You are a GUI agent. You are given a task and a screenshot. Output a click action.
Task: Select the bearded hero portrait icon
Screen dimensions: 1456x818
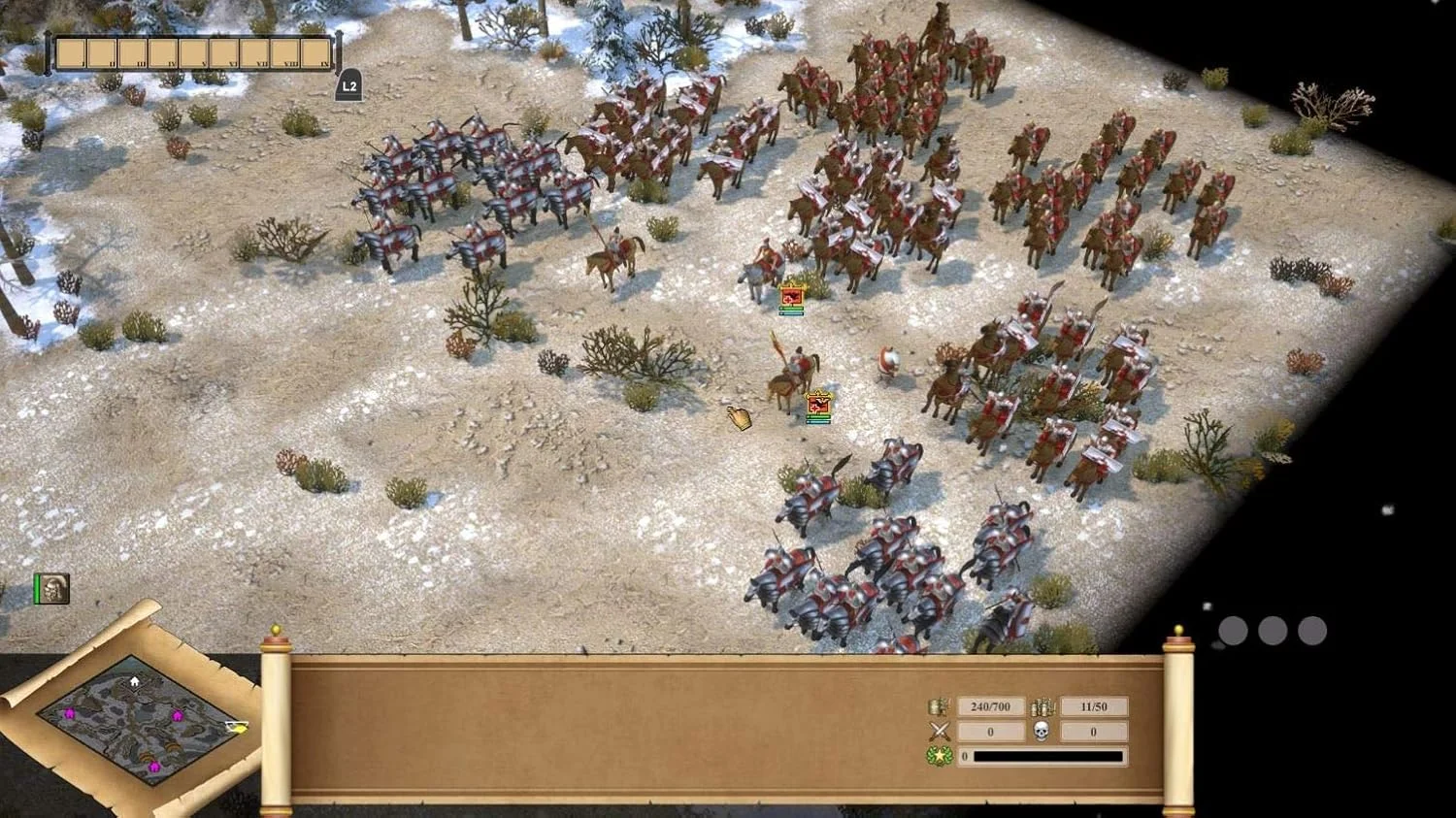53,588
